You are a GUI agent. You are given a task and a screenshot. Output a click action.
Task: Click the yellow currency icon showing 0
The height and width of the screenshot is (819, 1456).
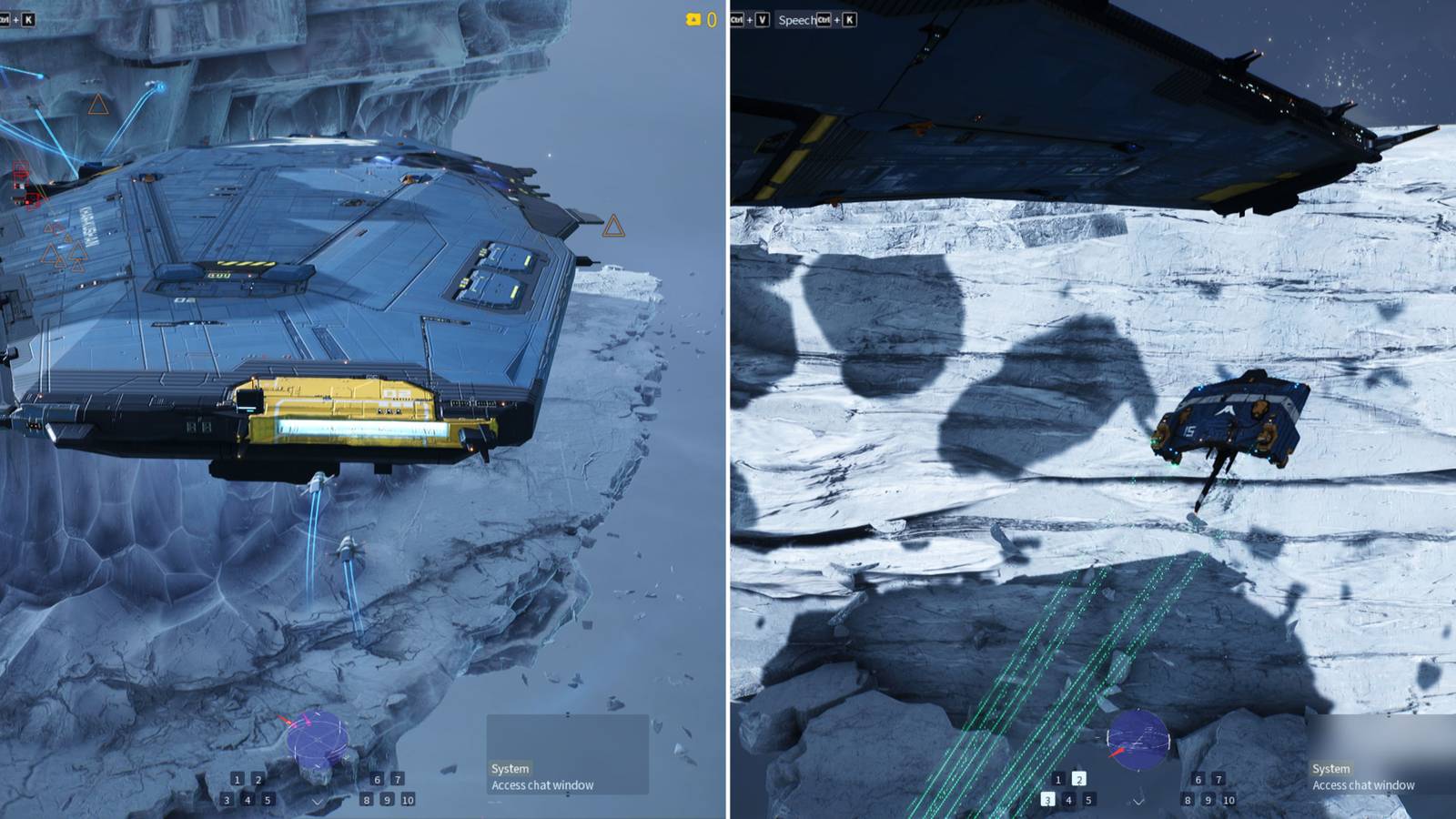coord(694,18)
